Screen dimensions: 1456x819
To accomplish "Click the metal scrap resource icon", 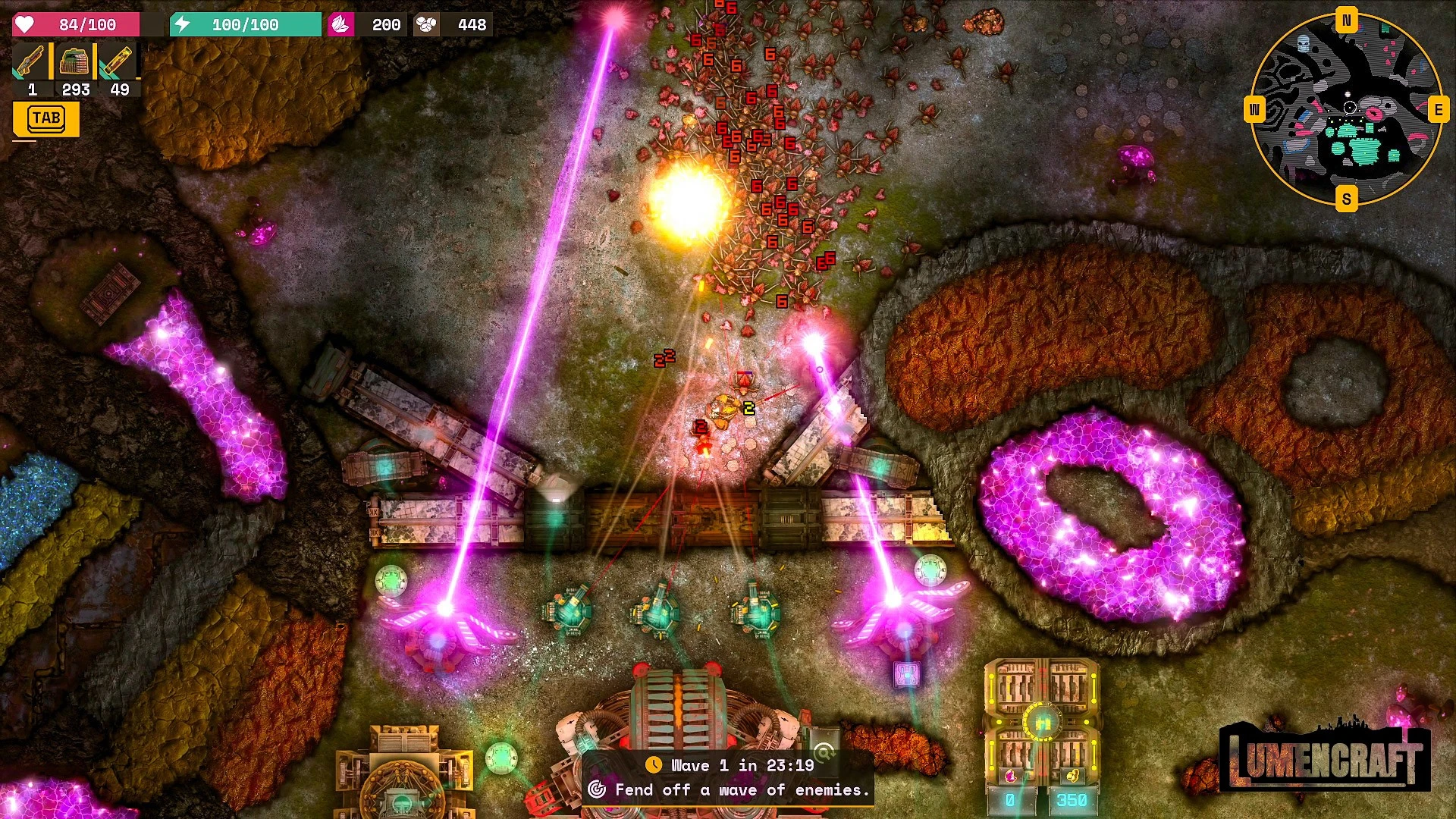I will 426,25.
